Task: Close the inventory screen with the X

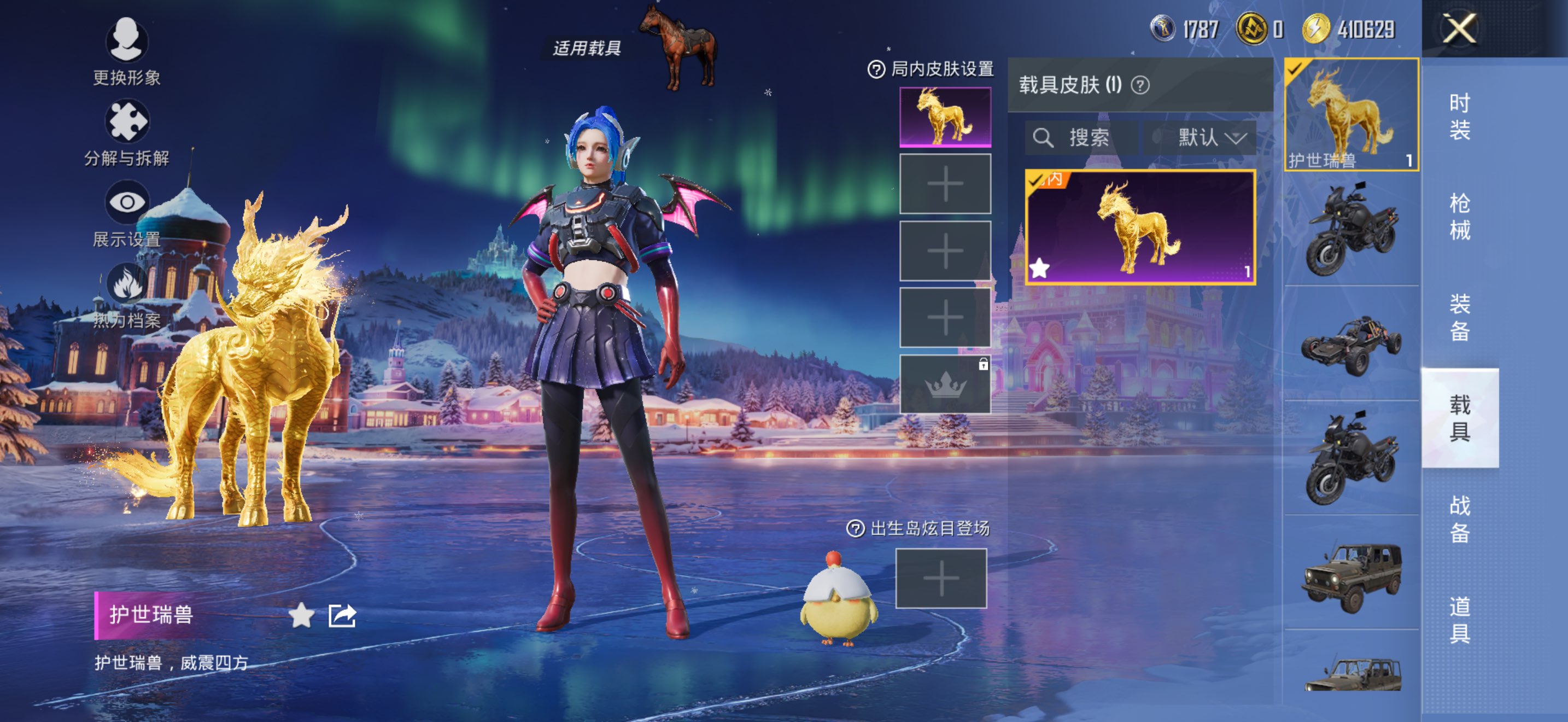Action: point(1459,28)
